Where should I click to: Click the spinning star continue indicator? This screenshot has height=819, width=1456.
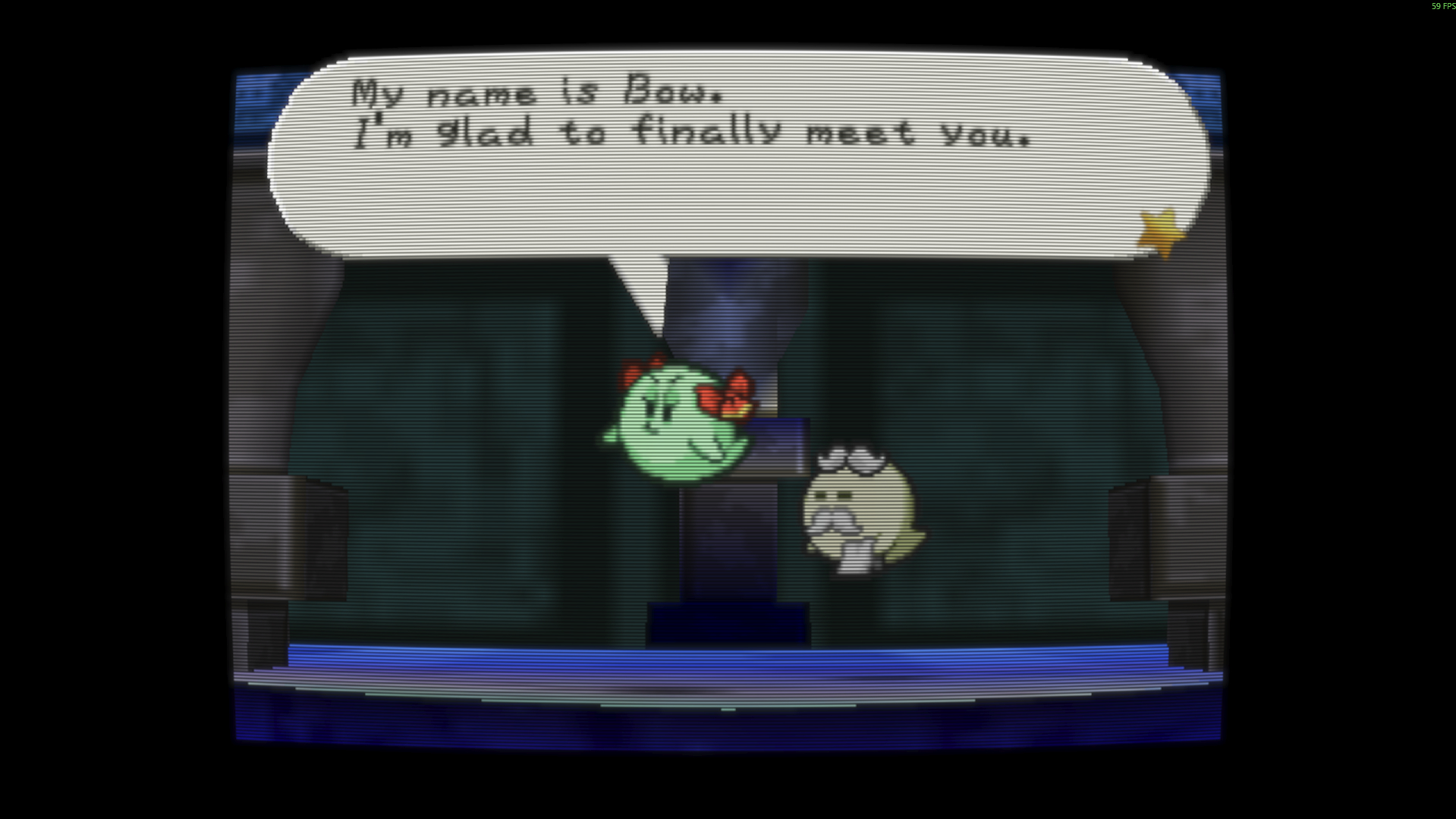tap(1161, 233)
